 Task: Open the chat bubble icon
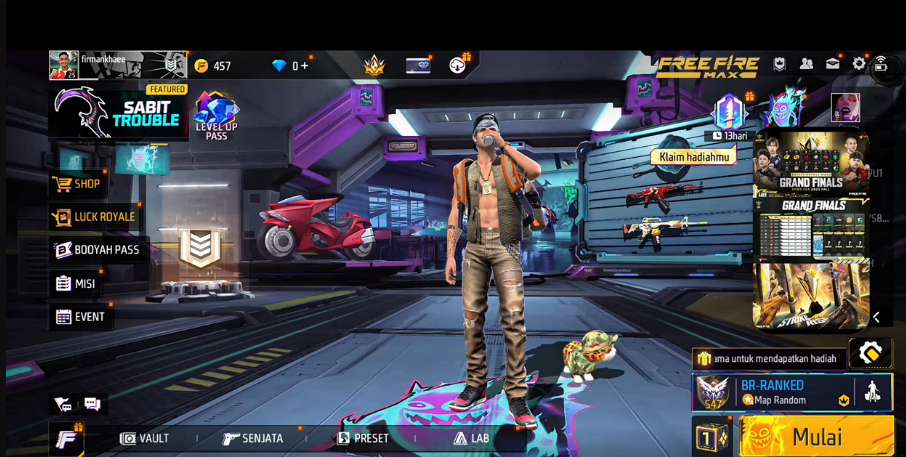pos(92,404)
